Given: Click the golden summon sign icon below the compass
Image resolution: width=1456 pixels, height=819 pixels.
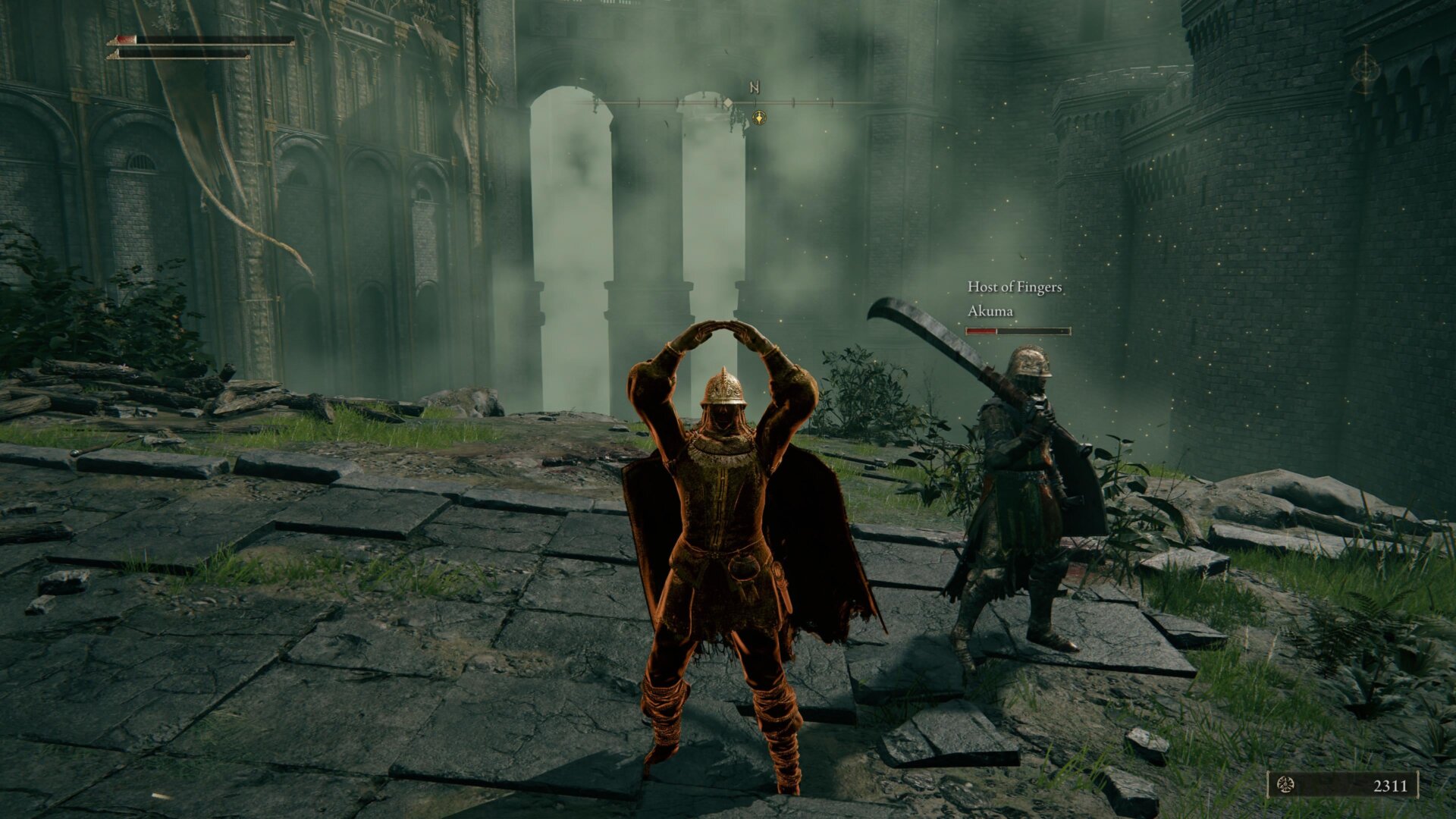Looking at the screenshot, I should tap(759, 118).
